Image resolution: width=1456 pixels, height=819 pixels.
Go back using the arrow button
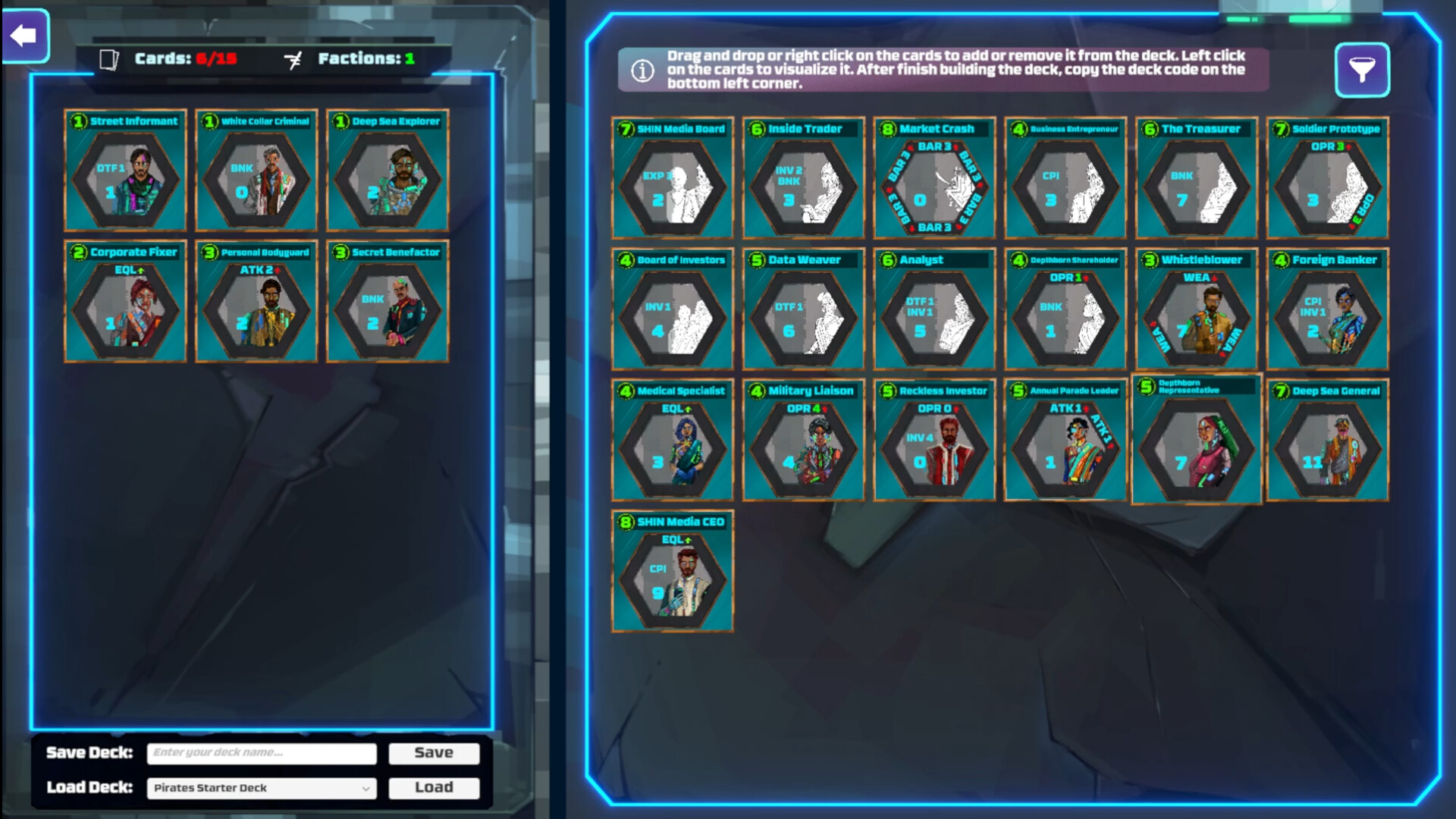(25, 36)
